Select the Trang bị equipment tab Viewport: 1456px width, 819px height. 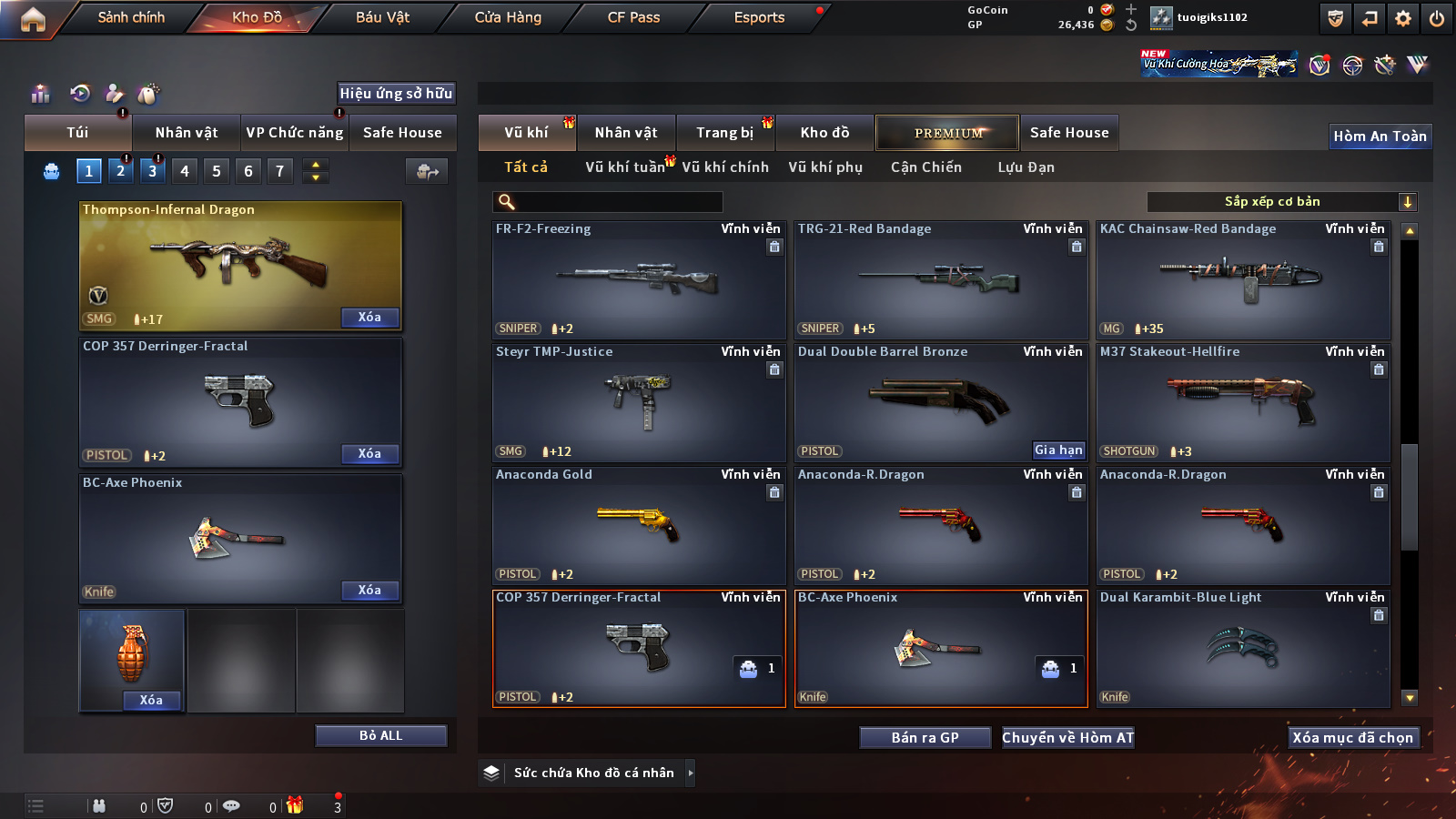(724, 133)
